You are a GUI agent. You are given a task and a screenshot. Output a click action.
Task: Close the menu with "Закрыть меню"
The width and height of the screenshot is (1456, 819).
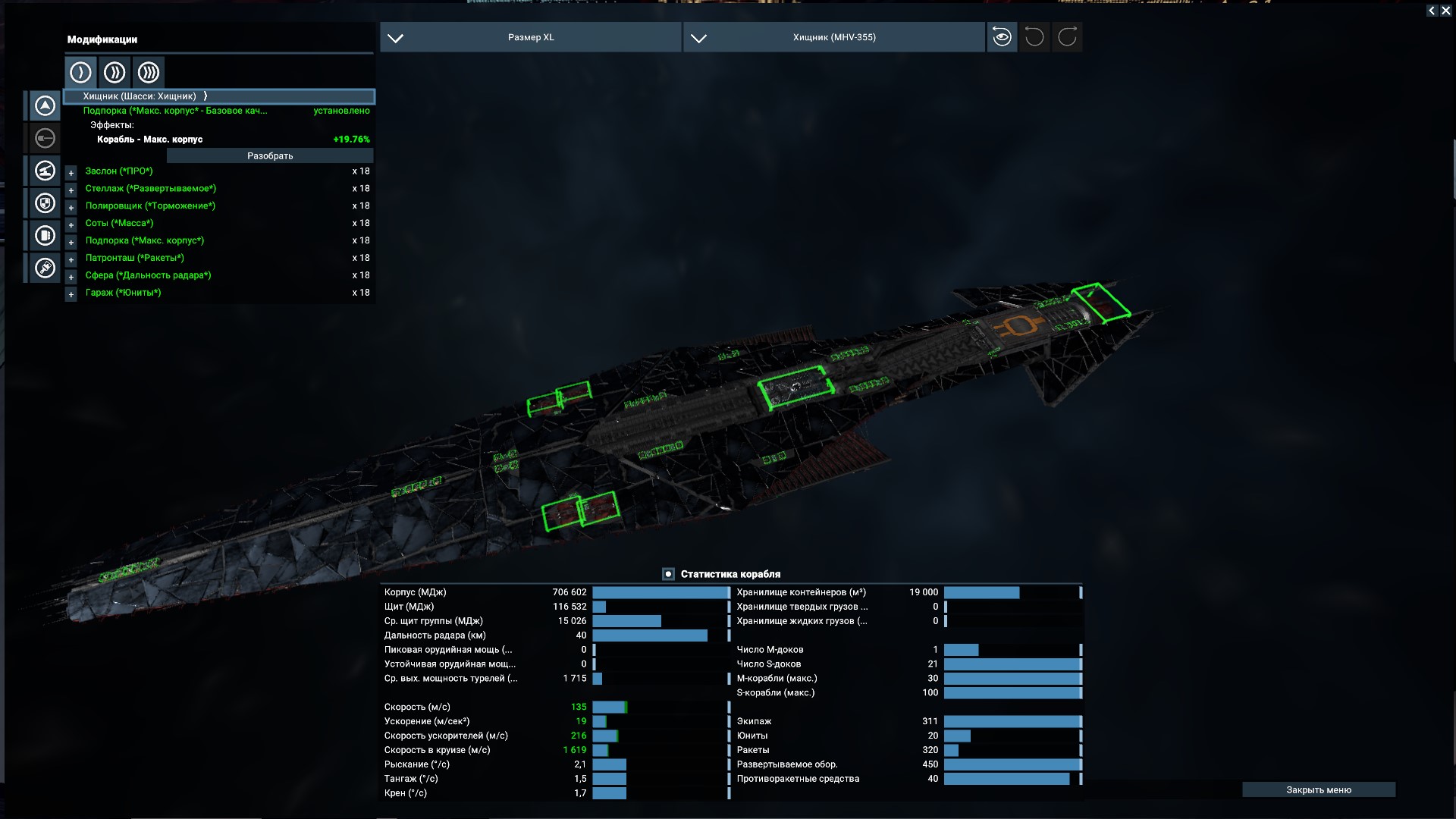point(1318,789)
